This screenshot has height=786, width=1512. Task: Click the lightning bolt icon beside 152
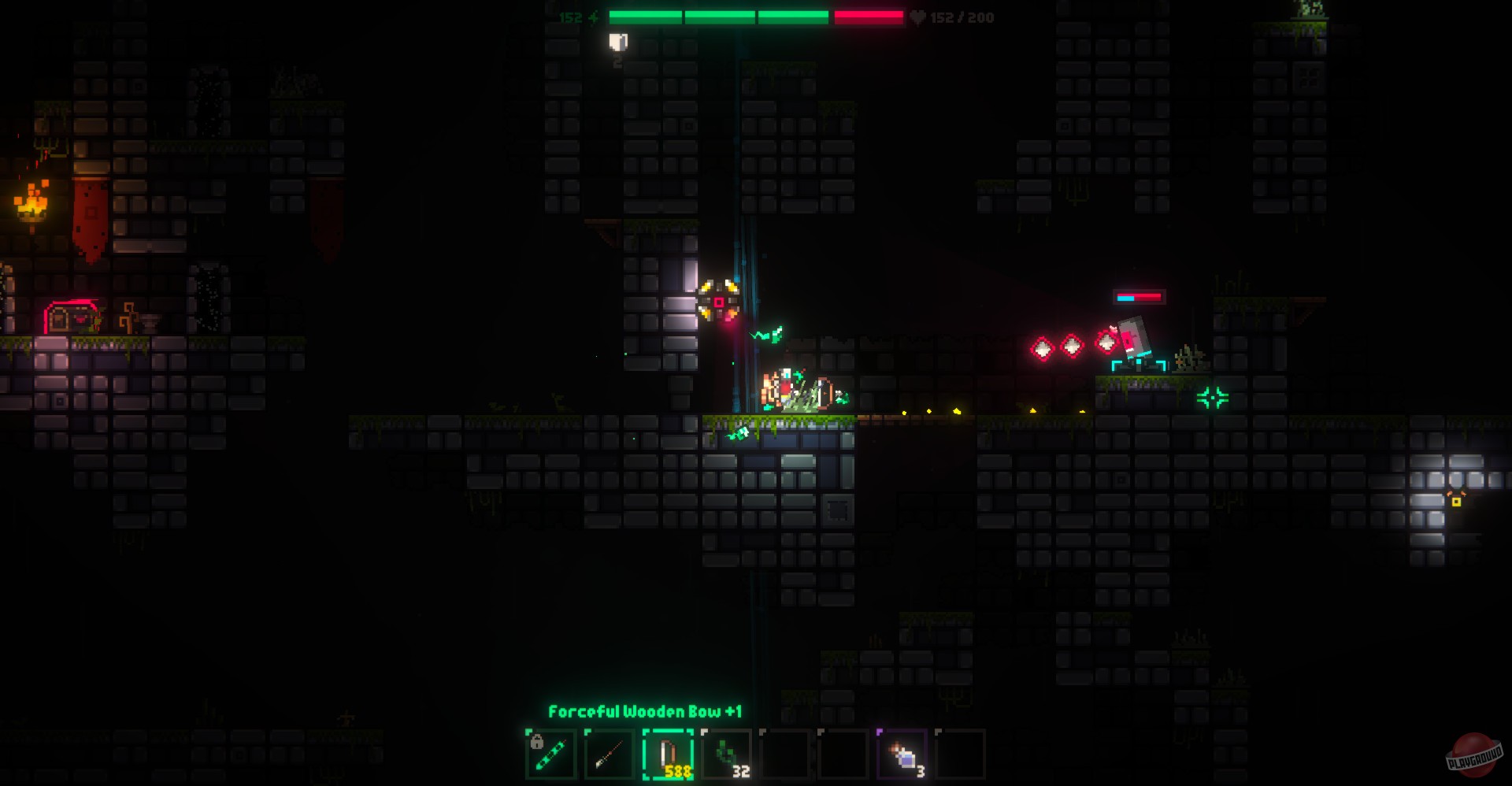[x=595, y=17]
